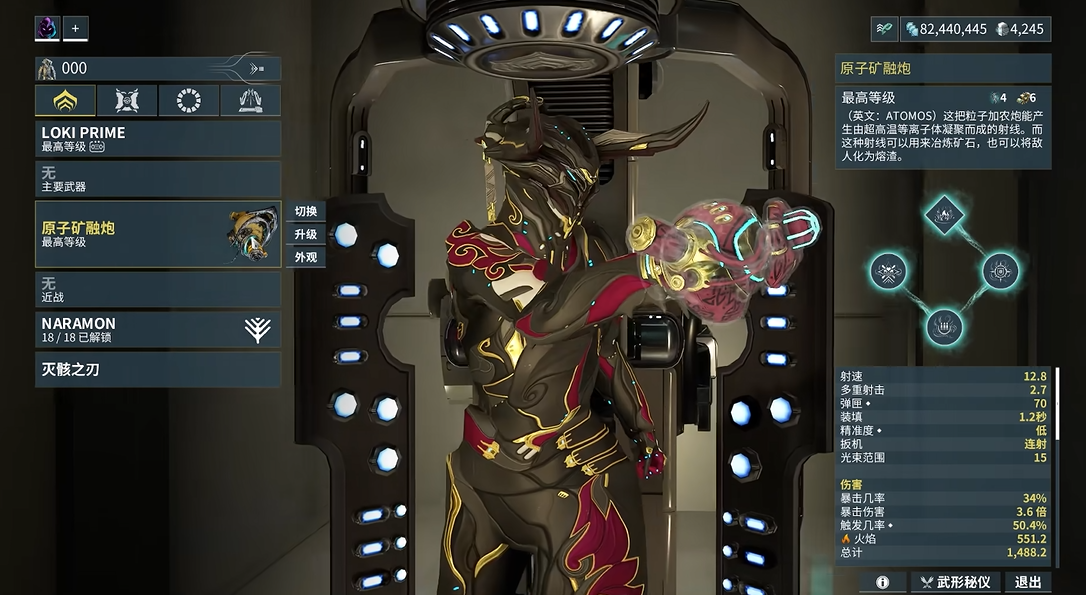Screen dimensions: 1086x595
Task: Switch to the warframe lotus-emblem tab
Action: pyautogui.click(x=66, y=100)
